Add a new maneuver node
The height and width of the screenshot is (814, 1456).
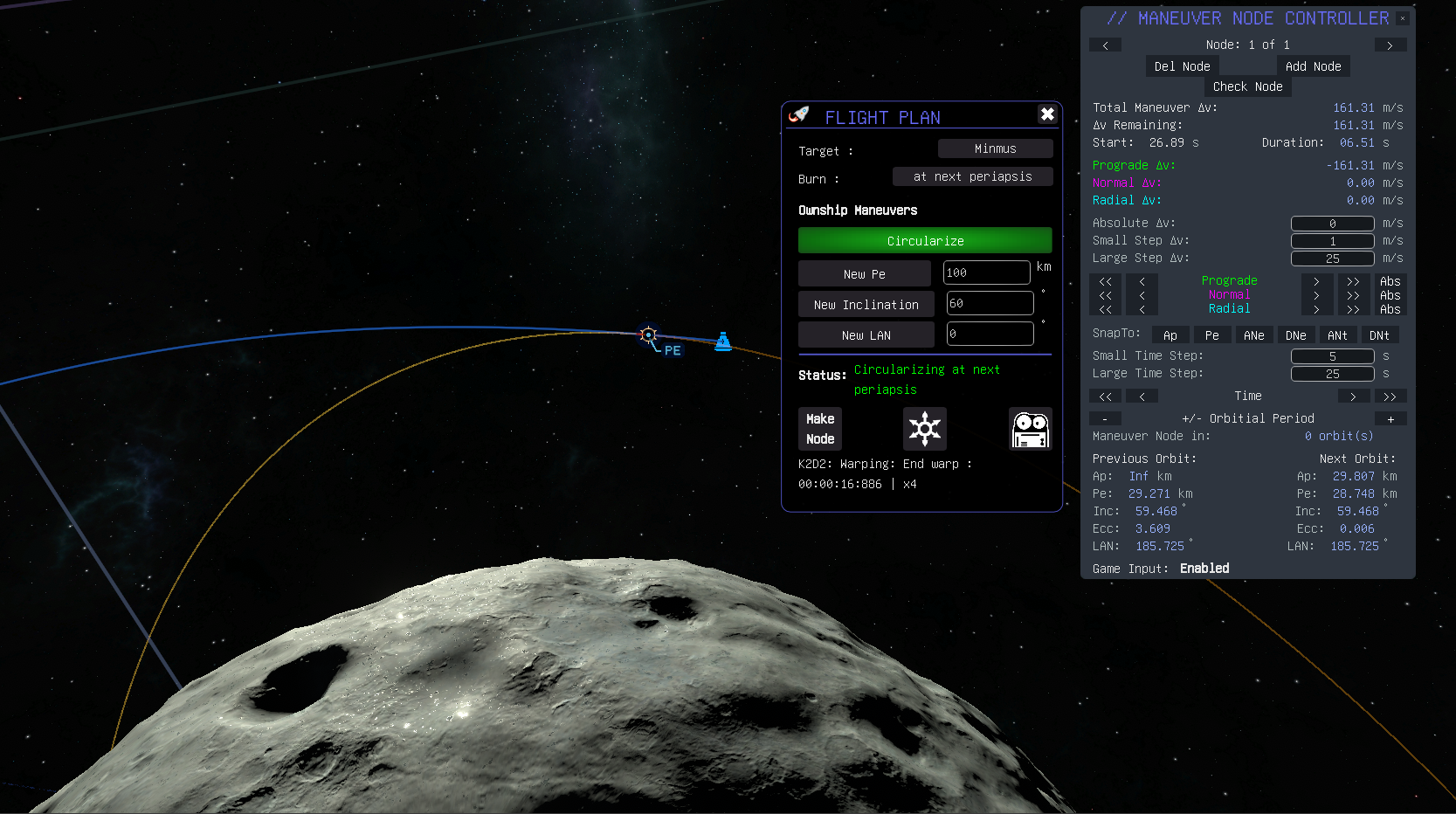(1313, 66)
